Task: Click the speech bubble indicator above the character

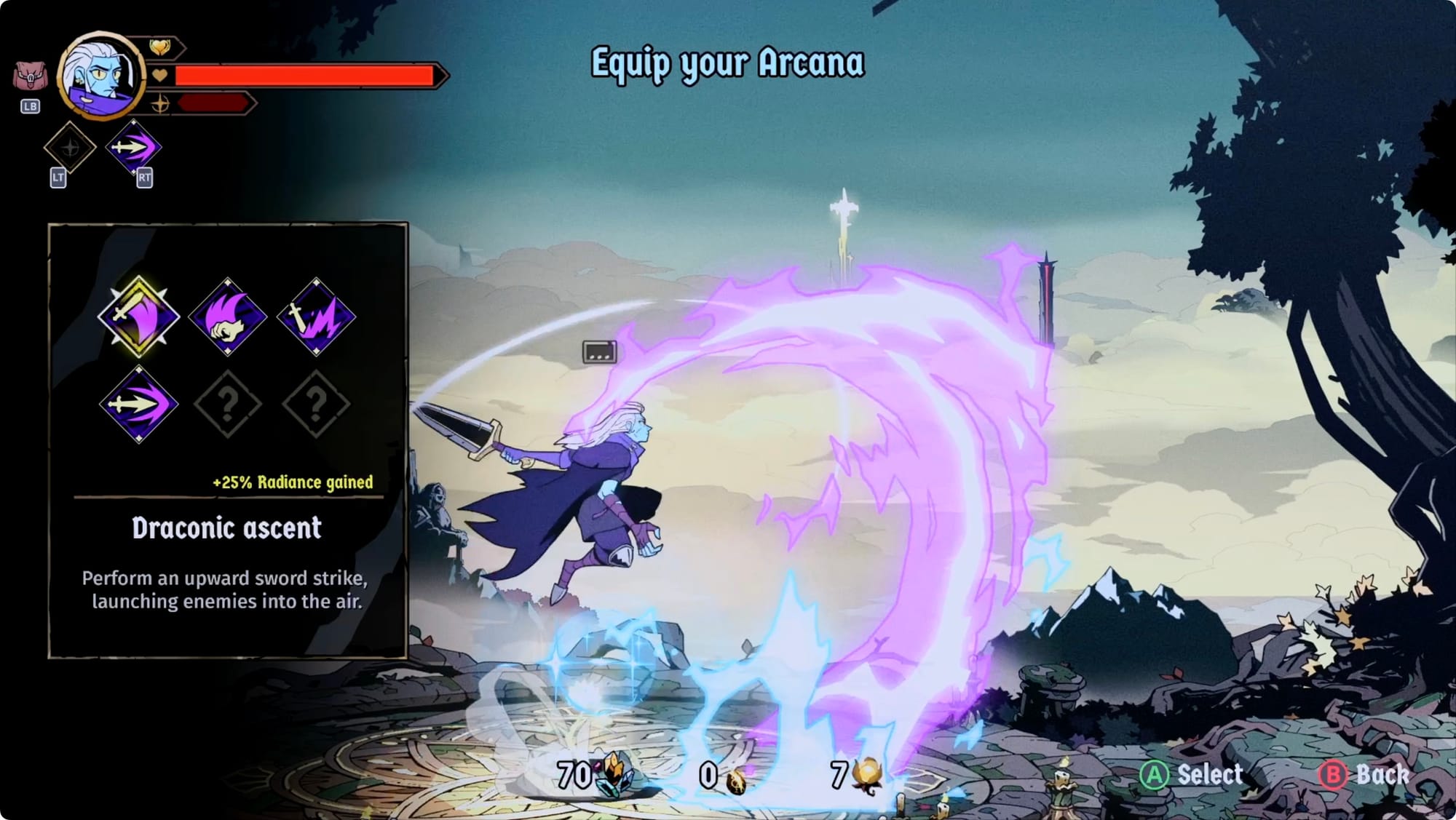Action: [x=600, y=352]
